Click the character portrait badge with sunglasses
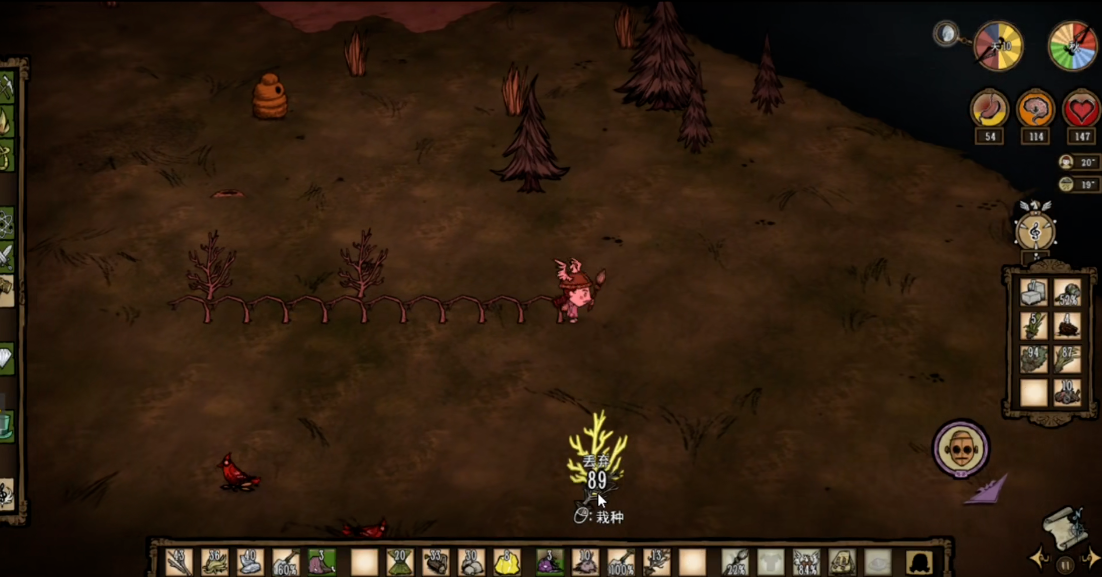 (x=961, y=448)
